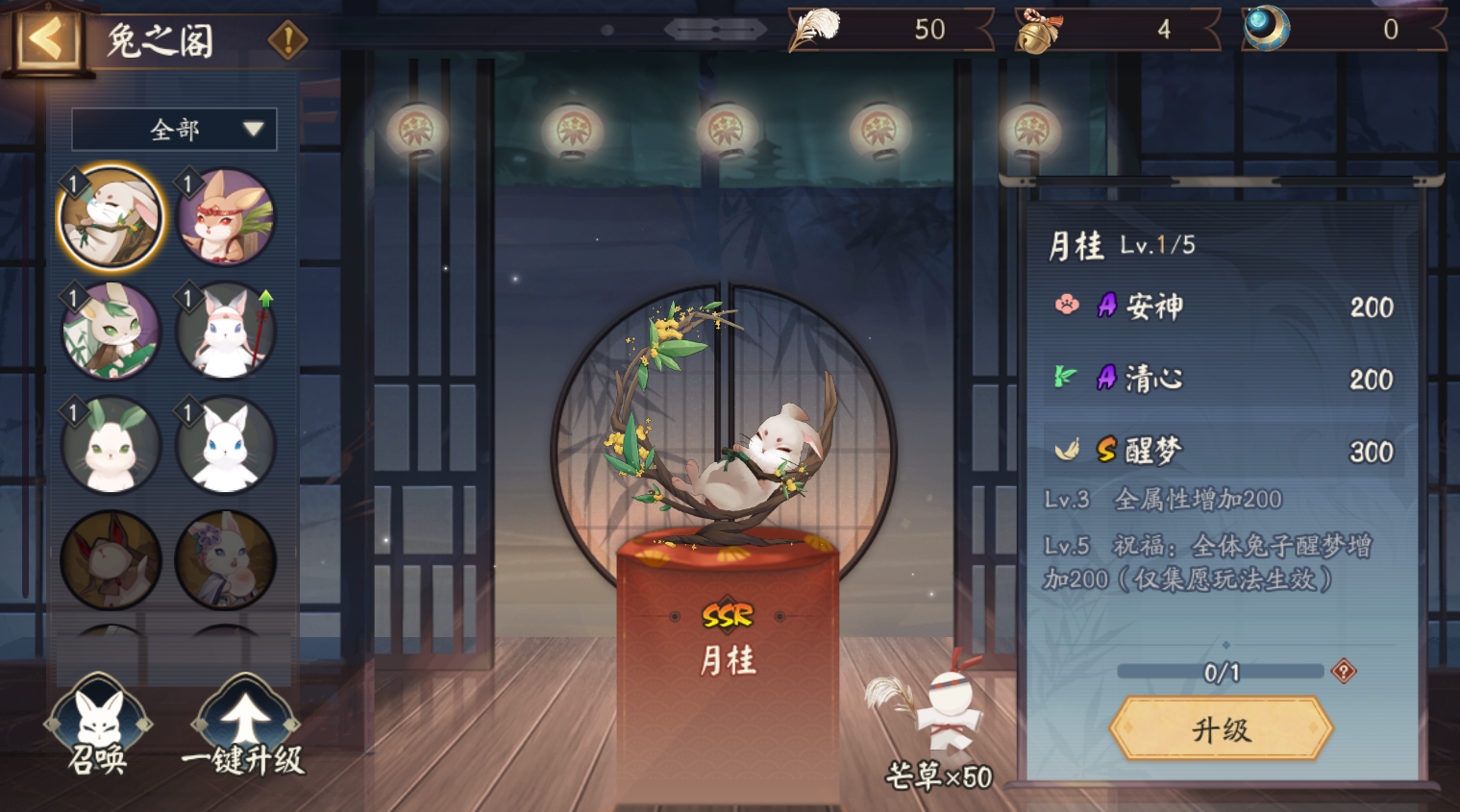The height and width of the screenshot is (812, 1460).
Task: Click the 月桂 Lv.1/5 title
Action: tap(1125, 245)
